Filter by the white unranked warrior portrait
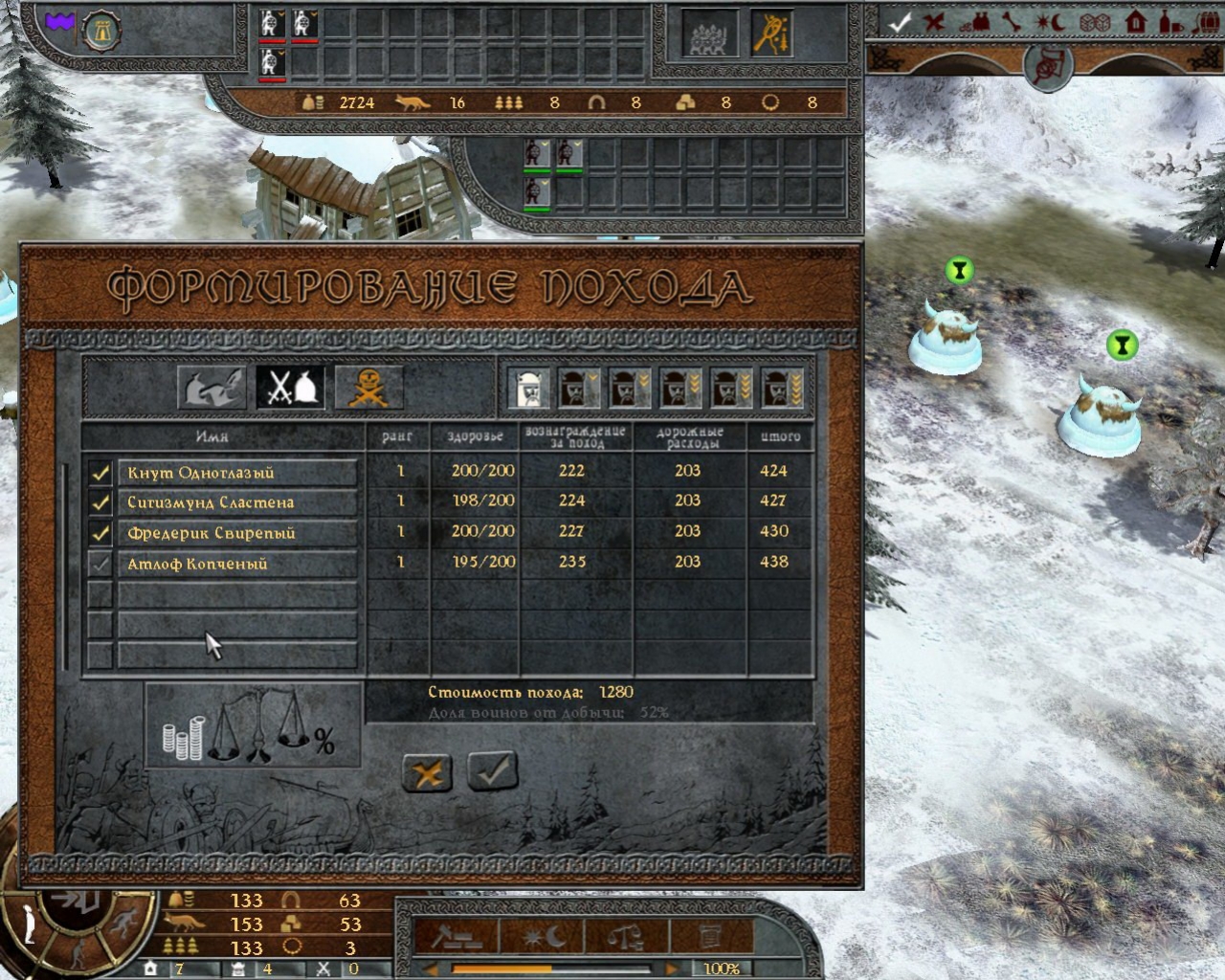Screen dimensions: 1225x980 click(x=529, y=388)
